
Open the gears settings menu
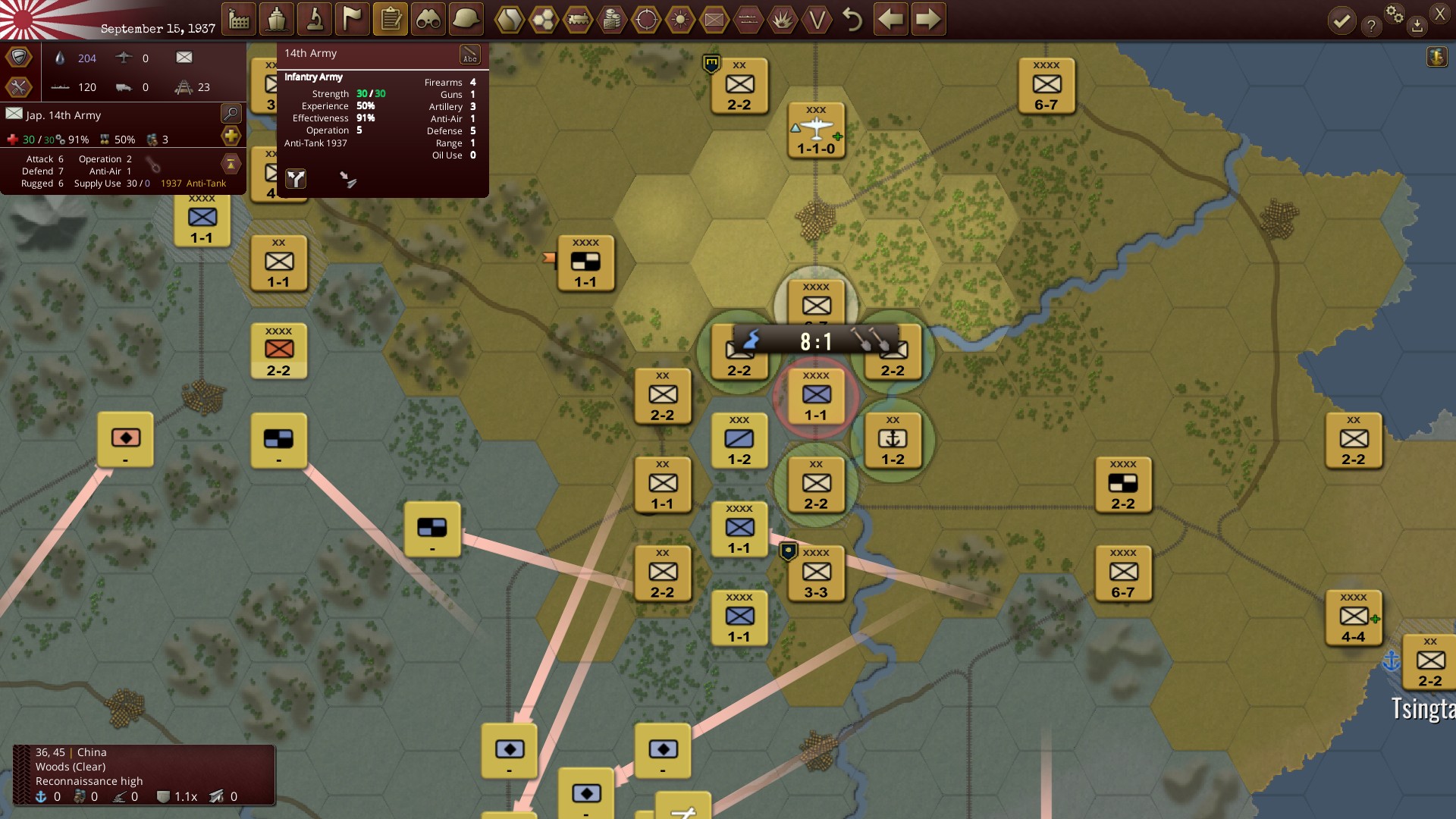1394,14
